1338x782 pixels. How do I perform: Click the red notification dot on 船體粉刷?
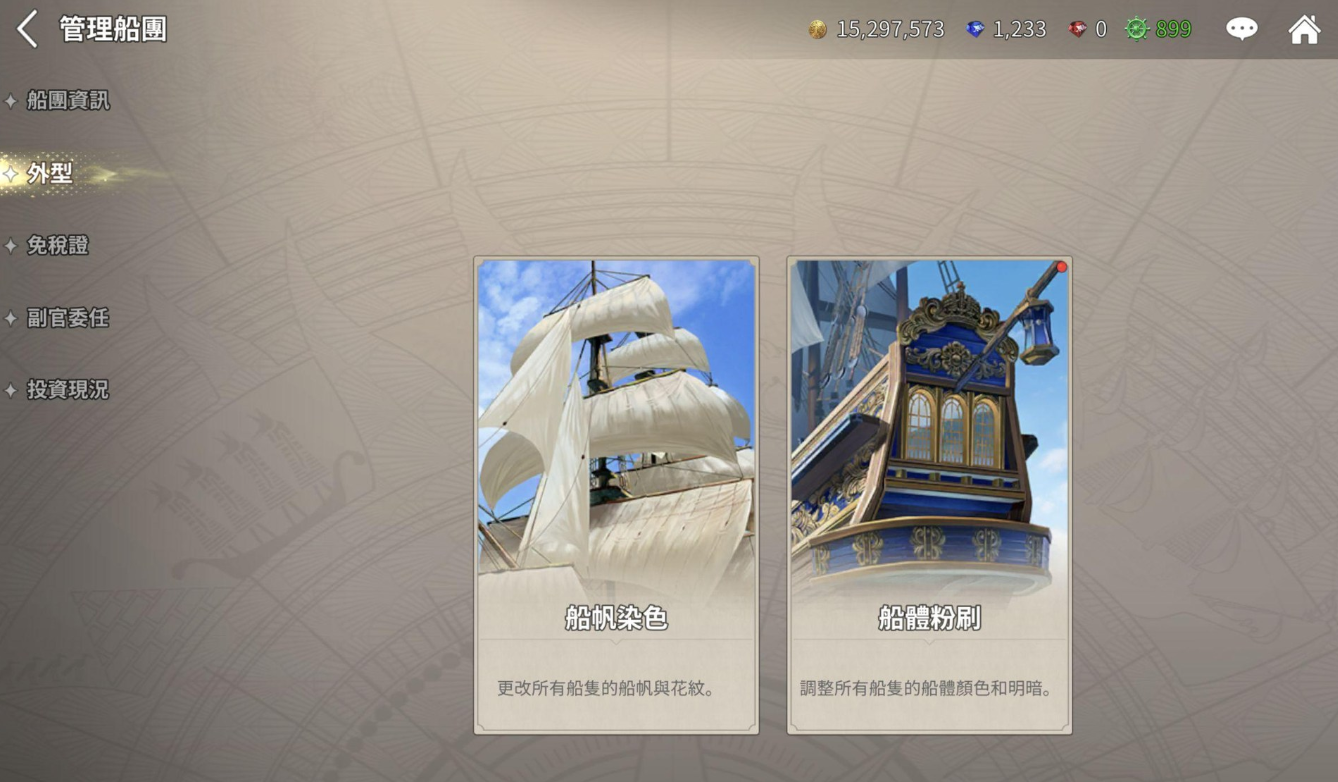tap(1060, 267)
